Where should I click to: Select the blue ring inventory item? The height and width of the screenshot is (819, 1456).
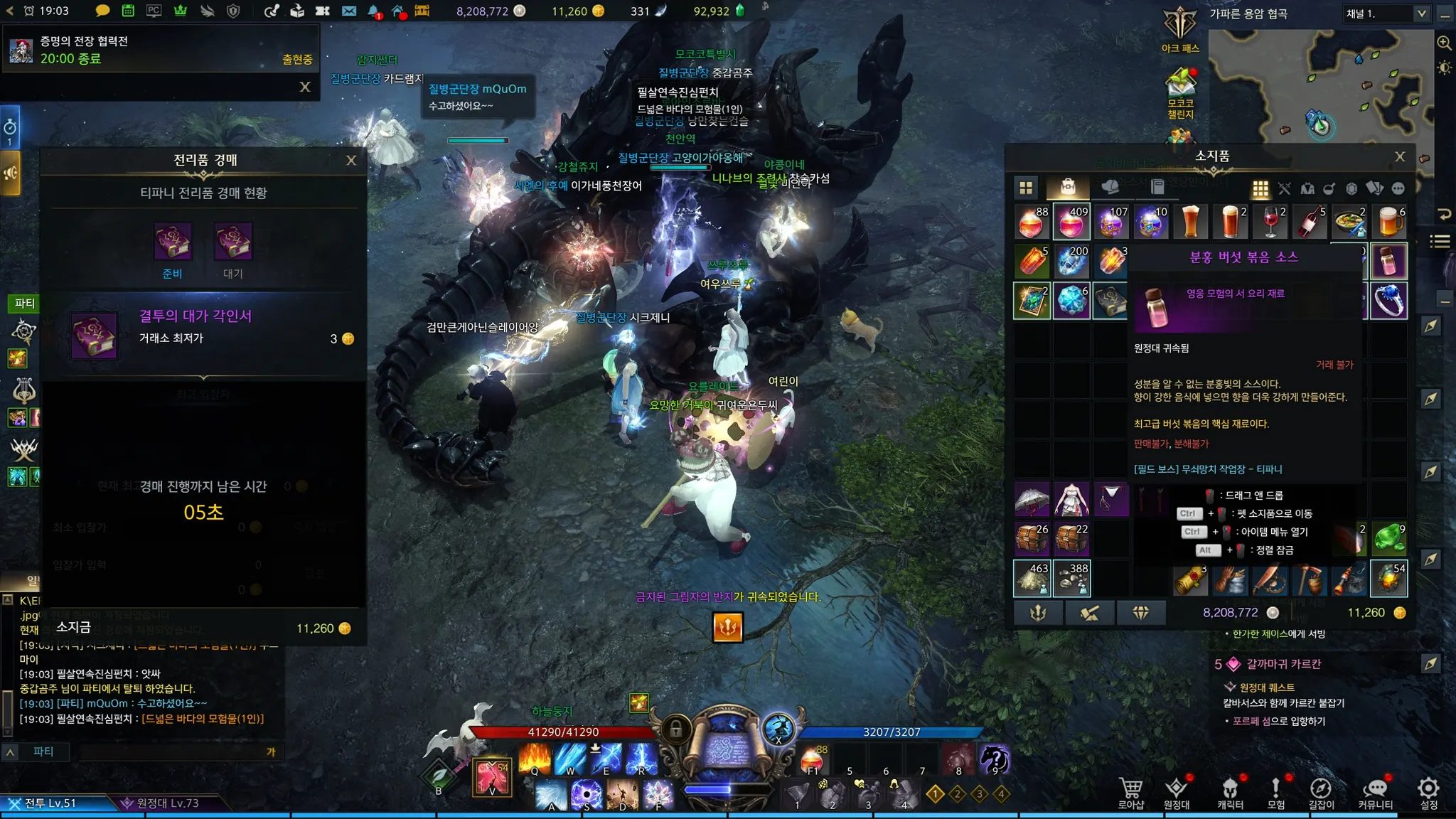coord(1389,300)
